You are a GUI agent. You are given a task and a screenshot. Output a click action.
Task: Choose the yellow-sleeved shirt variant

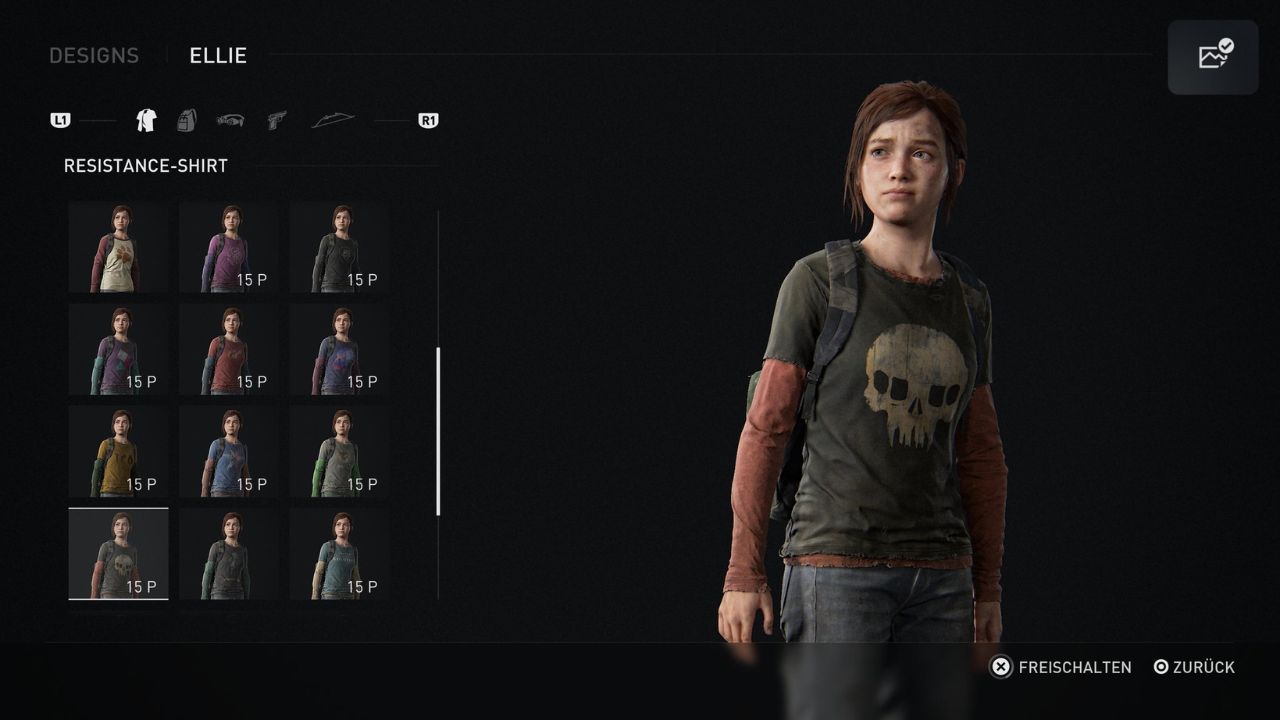(118, 451)
